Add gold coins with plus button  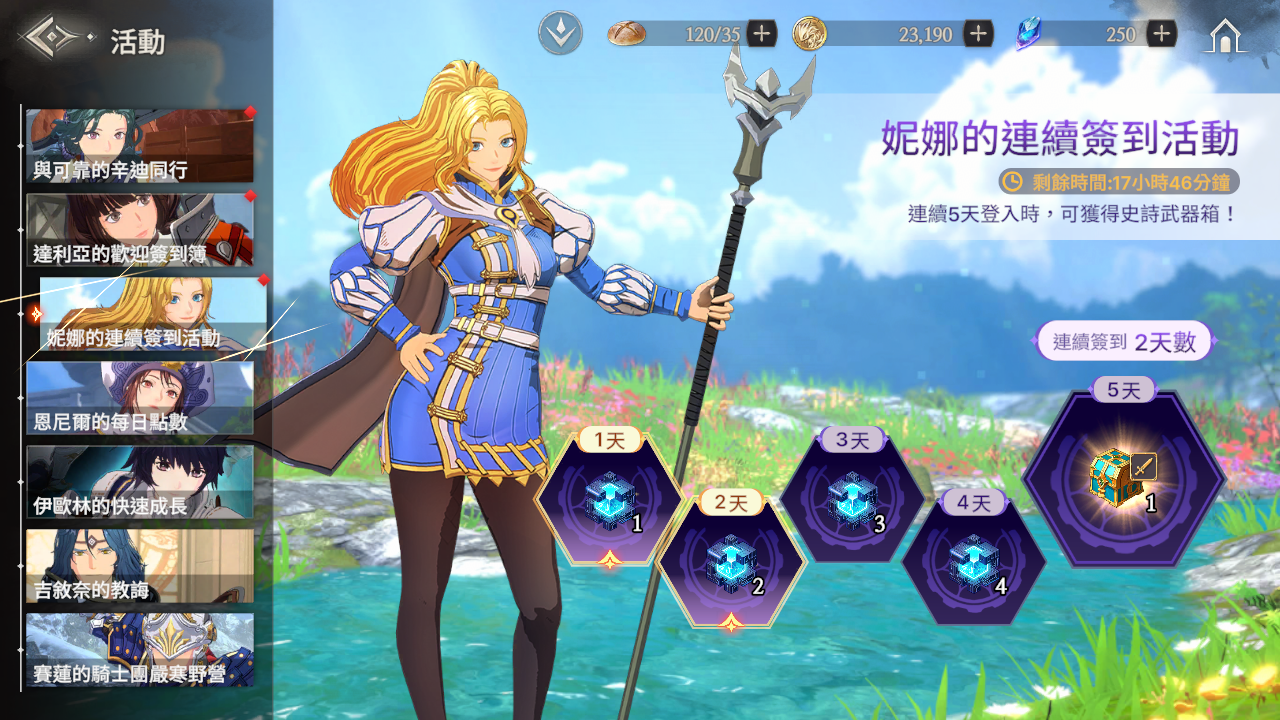tap(978, 34)
